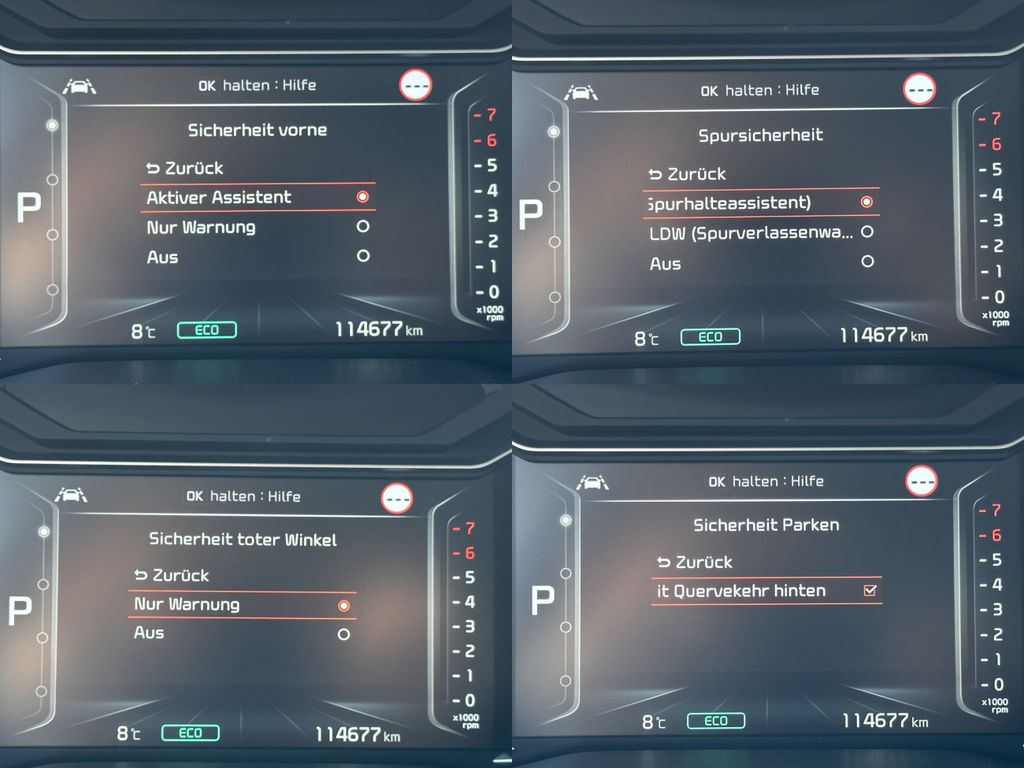Select "Nur Warnung" under Sicherheit toter Winkel
The image size is (1024, 768).
point(242,604)
